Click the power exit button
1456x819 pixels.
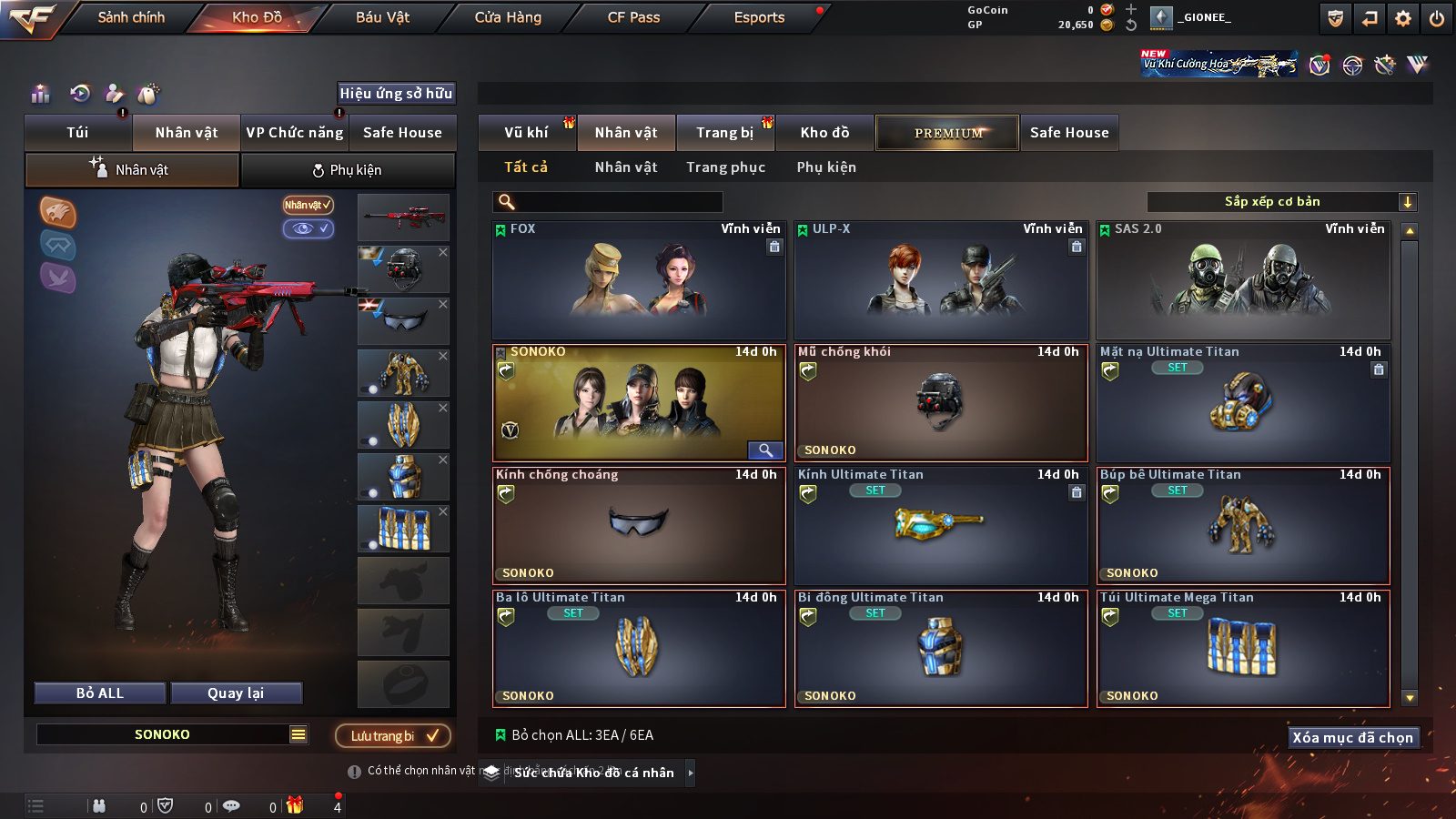[x=1437, y=18]
